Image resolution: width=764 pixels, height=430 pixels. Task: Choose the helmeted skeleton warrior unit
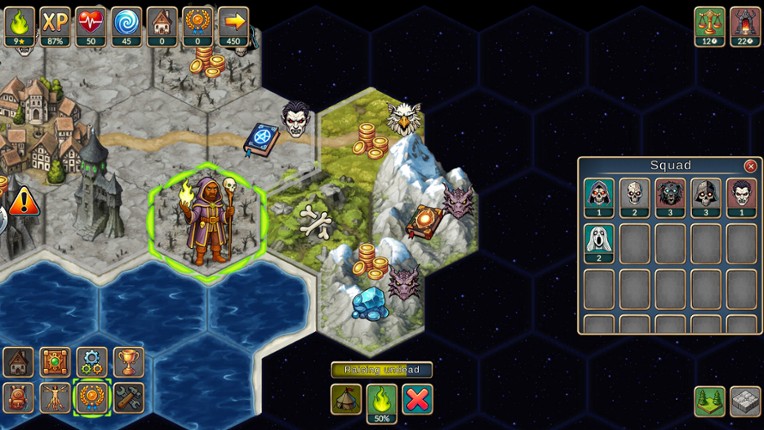pos(705,197)
